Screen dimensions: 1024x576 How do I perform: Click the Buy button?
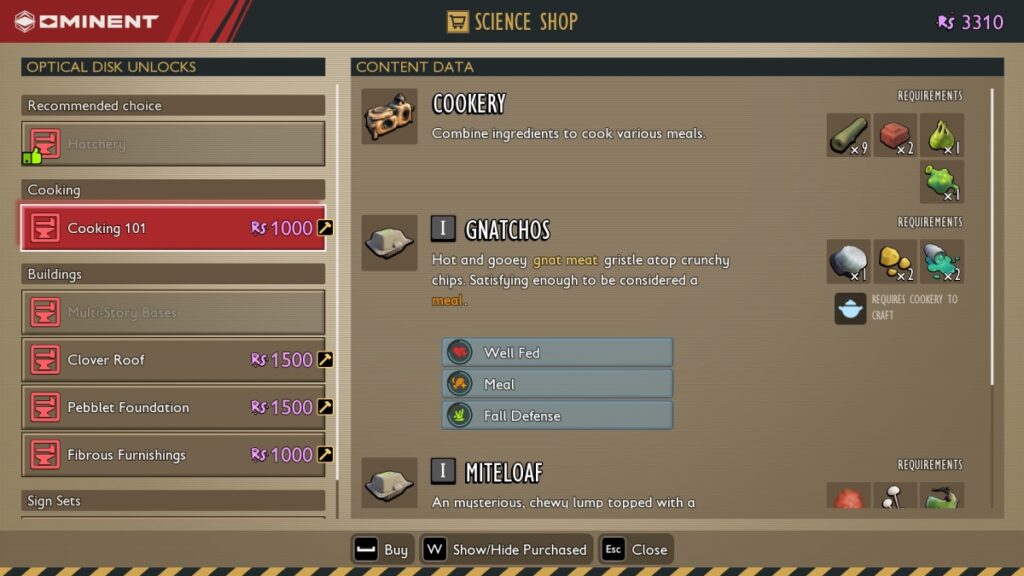(382, 549)
